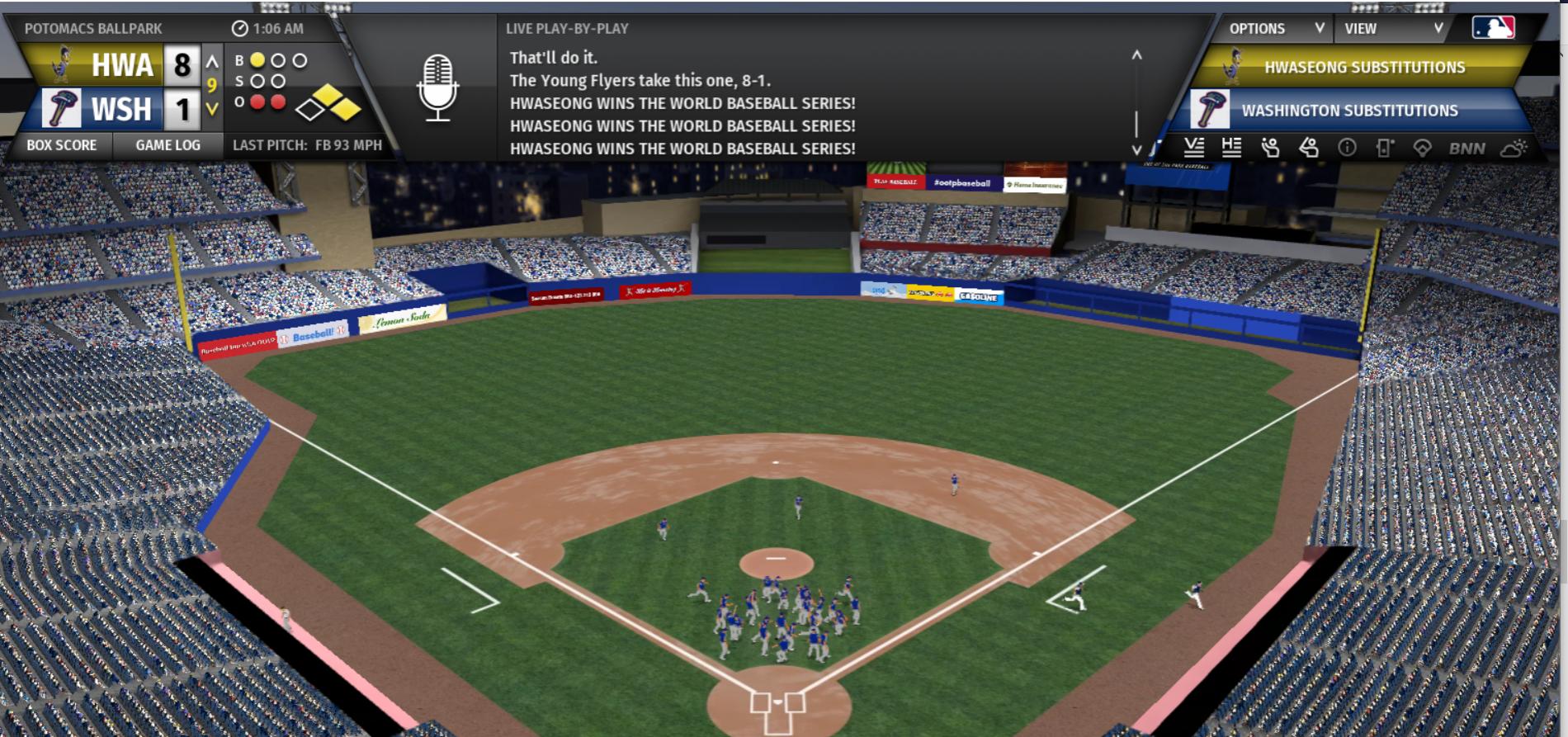Open the BNN news button
The image size is (1568, 737).
[x=1466, y=149]
